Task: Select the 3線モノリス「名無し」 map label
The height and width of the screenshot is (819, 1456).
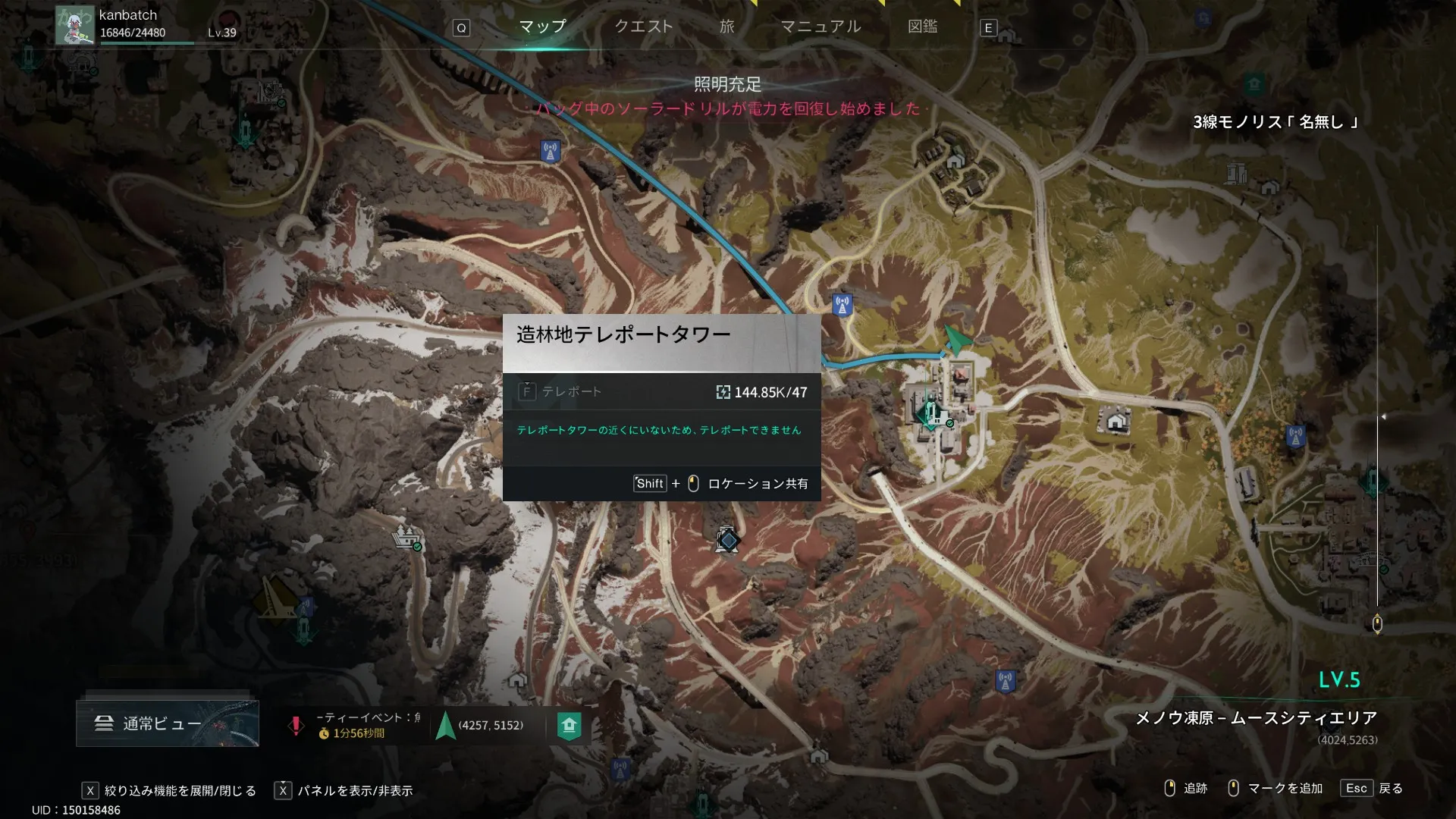Action: 1275,122
